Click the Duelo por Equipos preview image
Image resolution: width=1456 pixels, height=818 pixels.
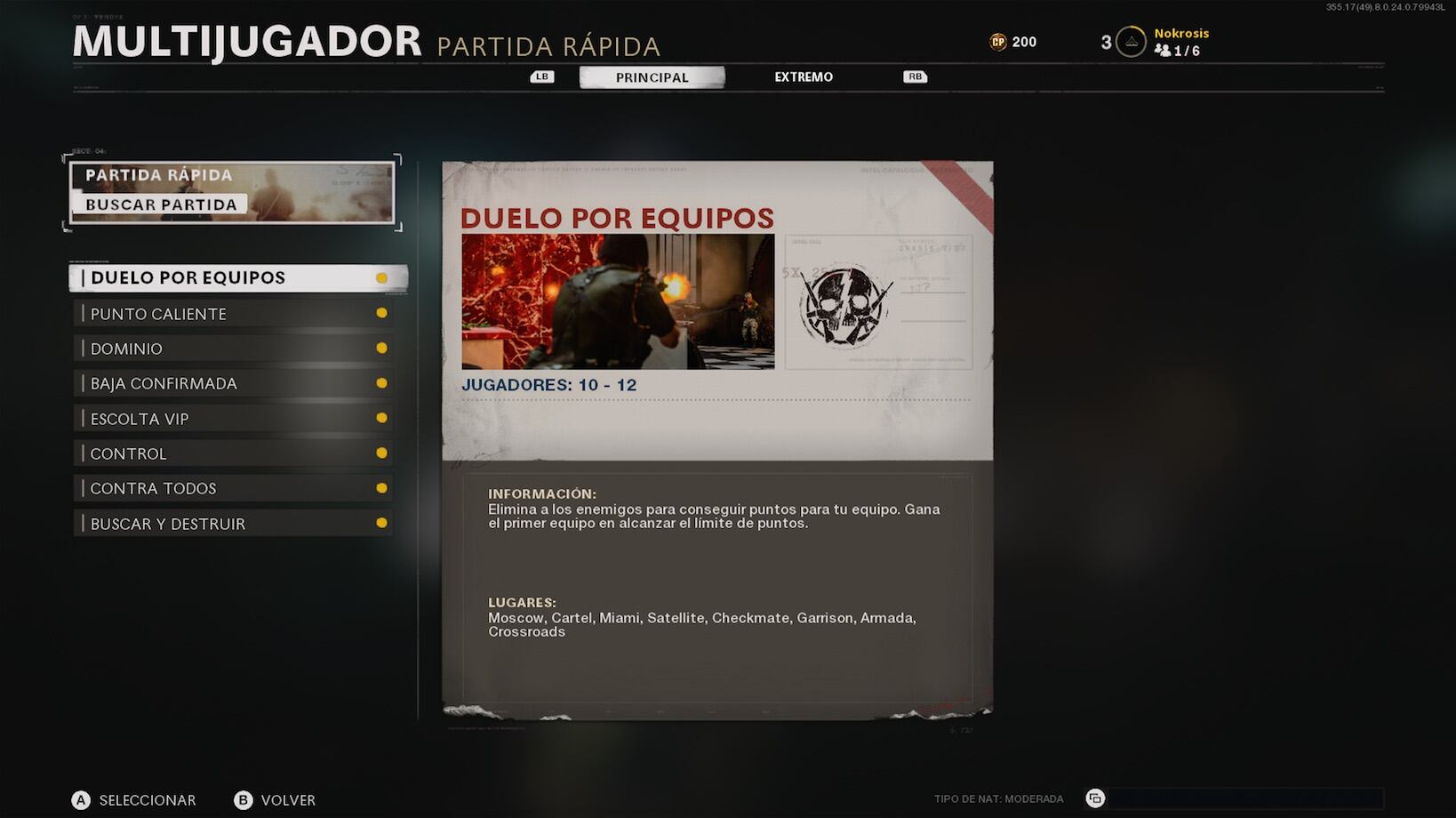(618, 301)
